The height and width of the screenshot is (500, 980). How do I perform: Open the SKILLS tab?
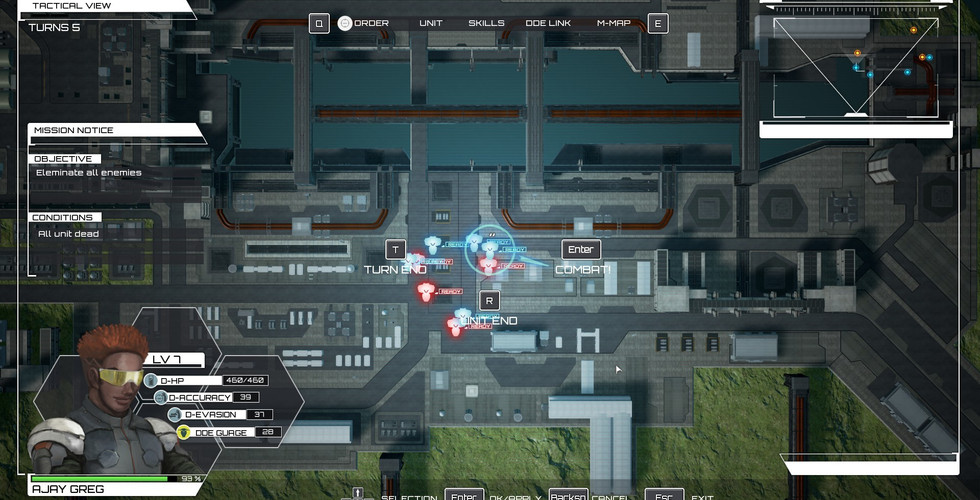coord(486,23)
